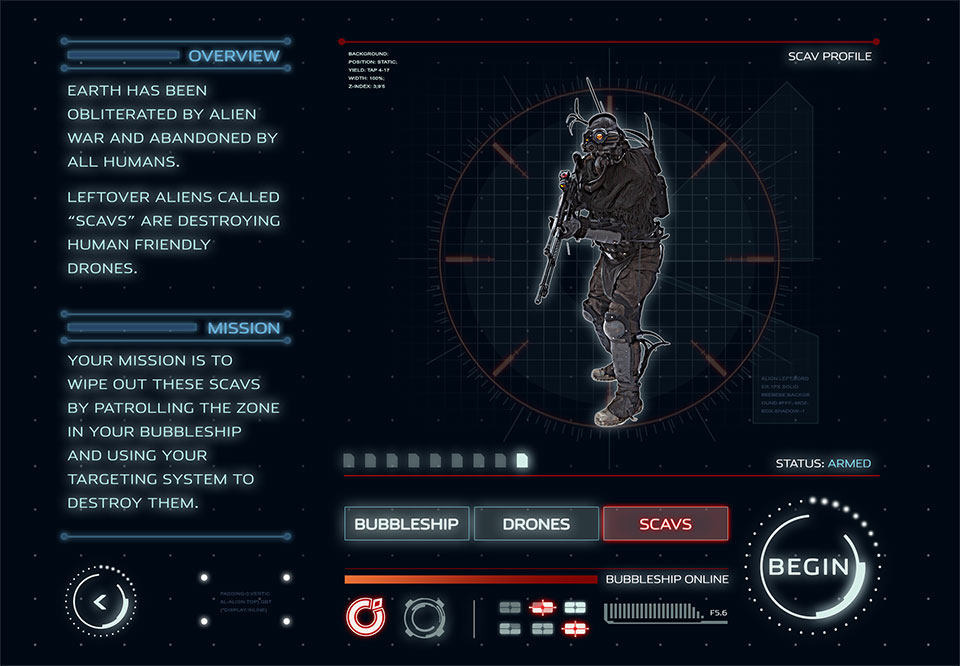Go back with the left arrow button

coord(100,602)
